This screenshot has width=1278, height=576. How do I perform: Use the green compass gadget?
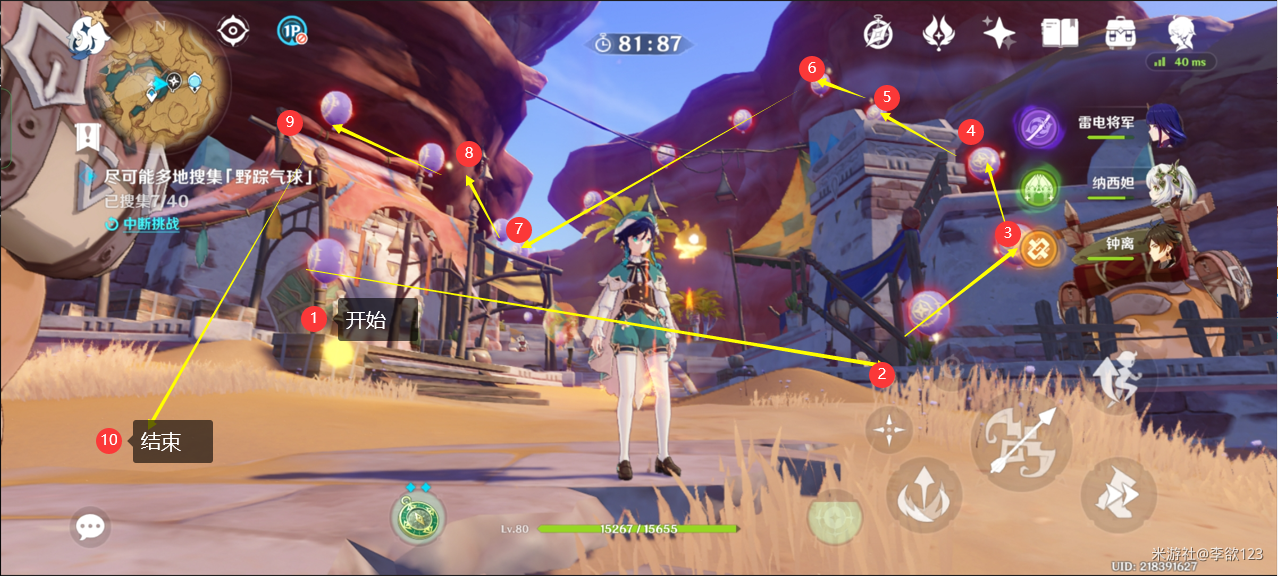click(x=417, y=519)
